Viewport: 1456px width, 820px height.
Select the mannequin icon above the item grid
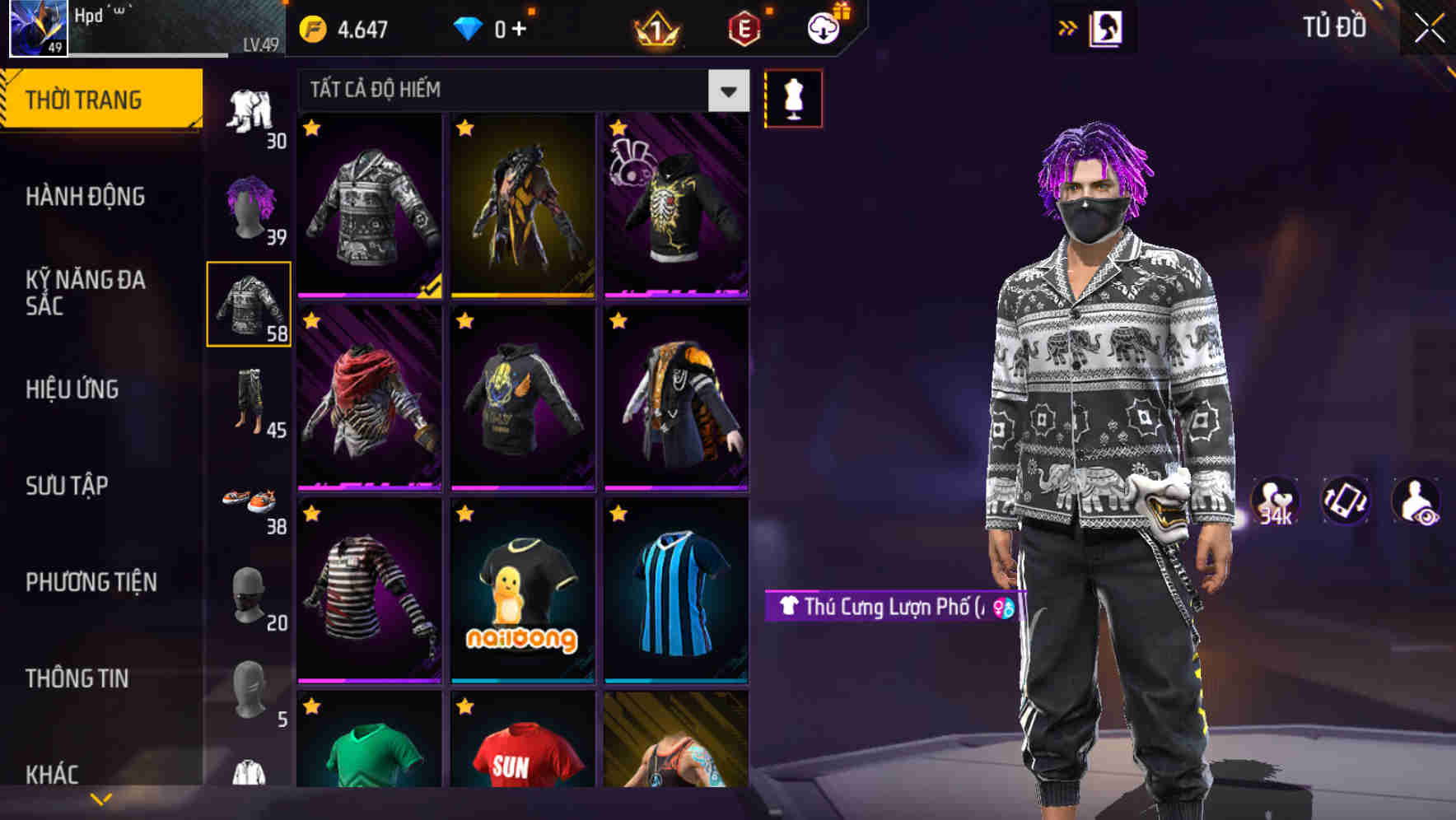pos(793,98)
